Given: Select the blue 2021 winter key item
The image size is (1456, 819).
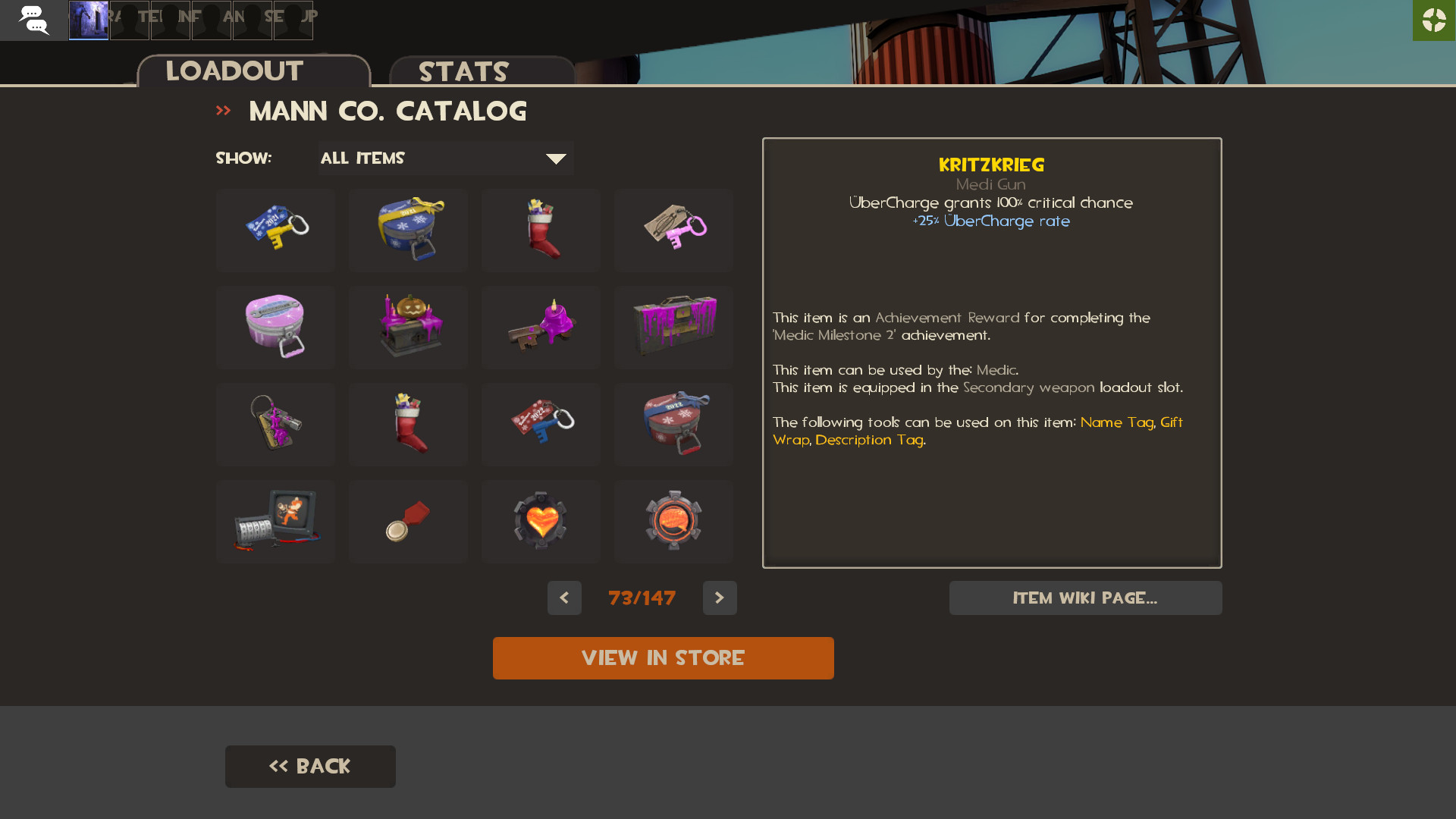Looking at the screenshot, I should (x=275, y=231).
